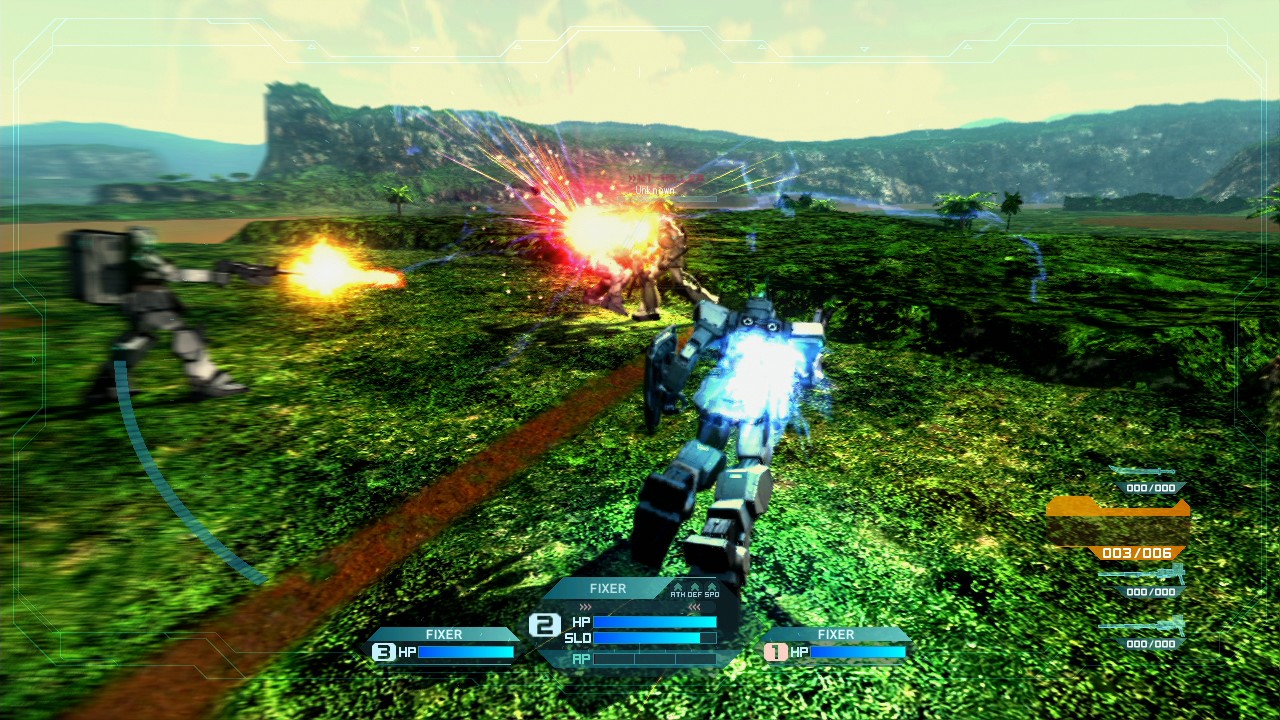Select the FIXER 3 squad member panel
1280x720 pixels.
(444, 645)
